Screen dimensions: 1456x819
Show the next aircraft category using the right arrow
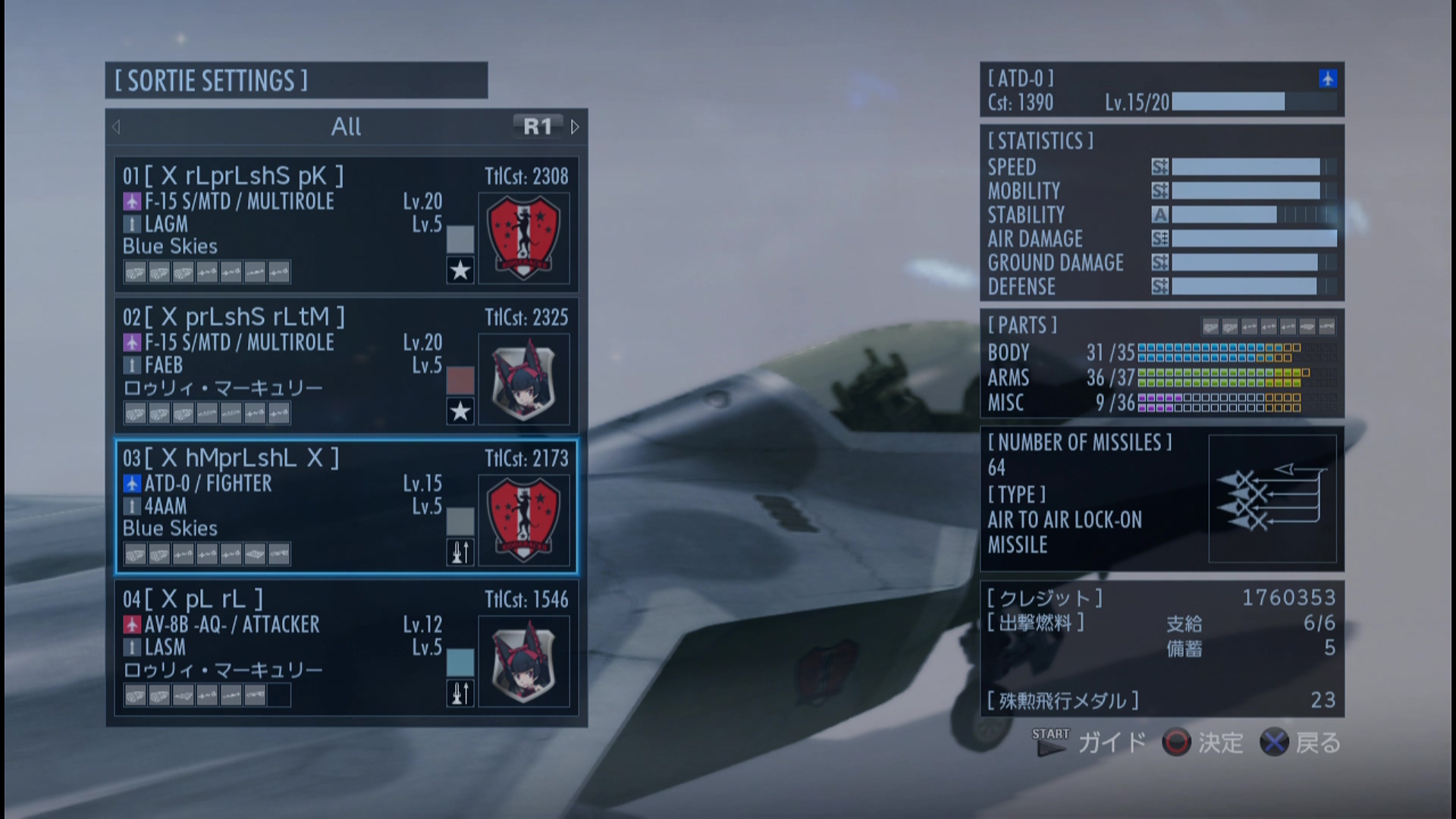[575, 127]
